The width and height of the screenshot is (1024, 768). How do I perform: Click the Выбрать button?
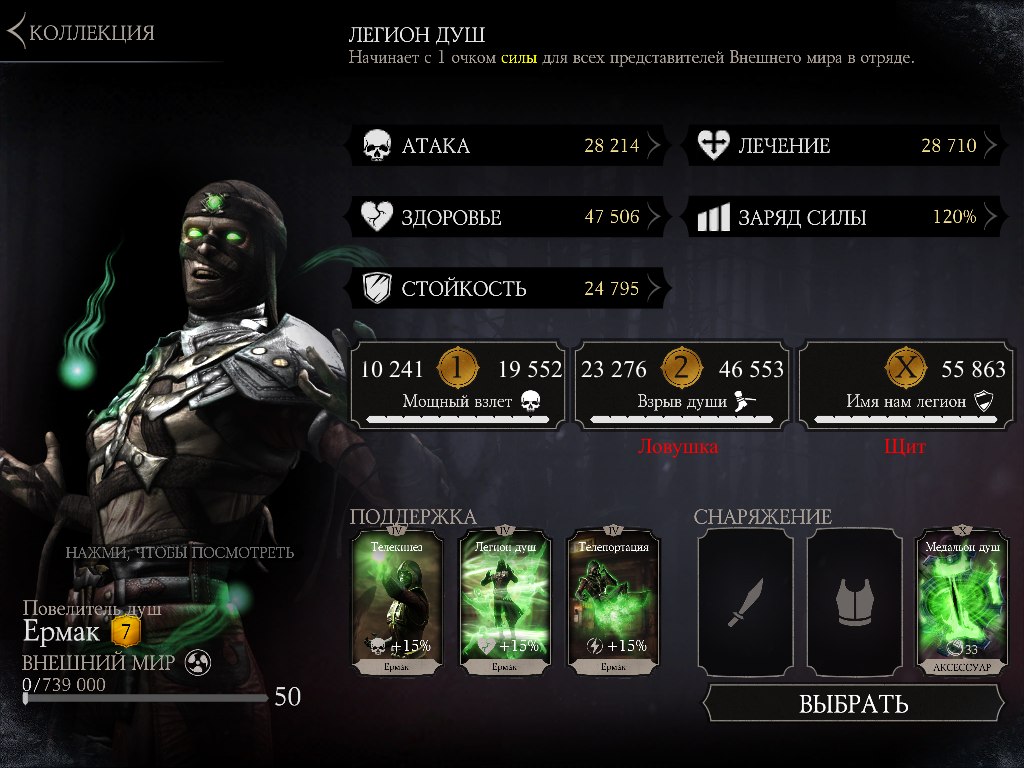pyautogui.click(x=853, y=703)
